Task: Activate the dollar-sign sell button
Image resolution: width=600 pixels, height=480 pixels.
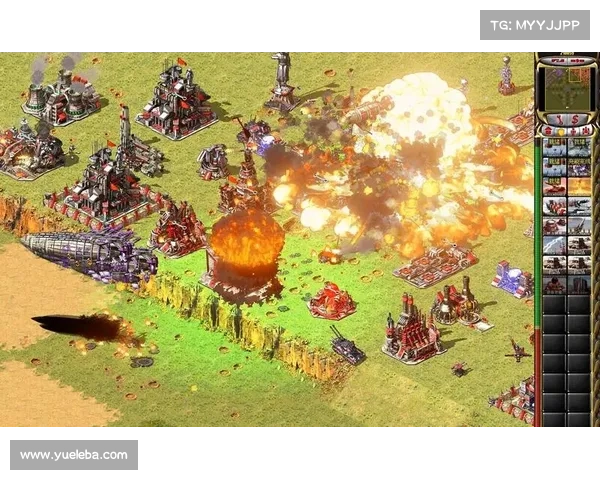Action: click(577, 119)
